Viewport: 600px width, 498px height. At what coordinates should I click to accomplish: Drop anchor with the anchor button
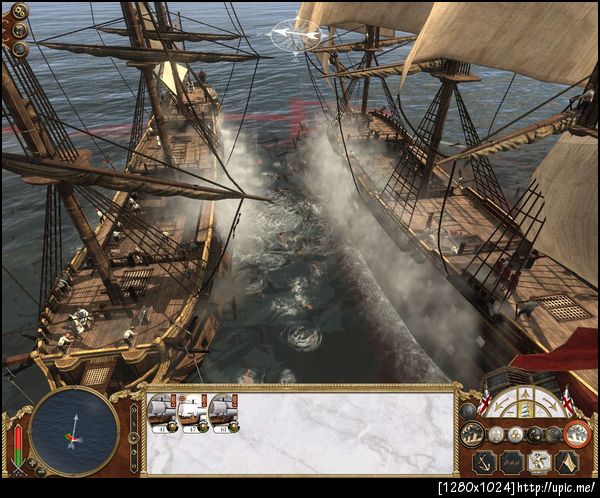click(483, 462)
